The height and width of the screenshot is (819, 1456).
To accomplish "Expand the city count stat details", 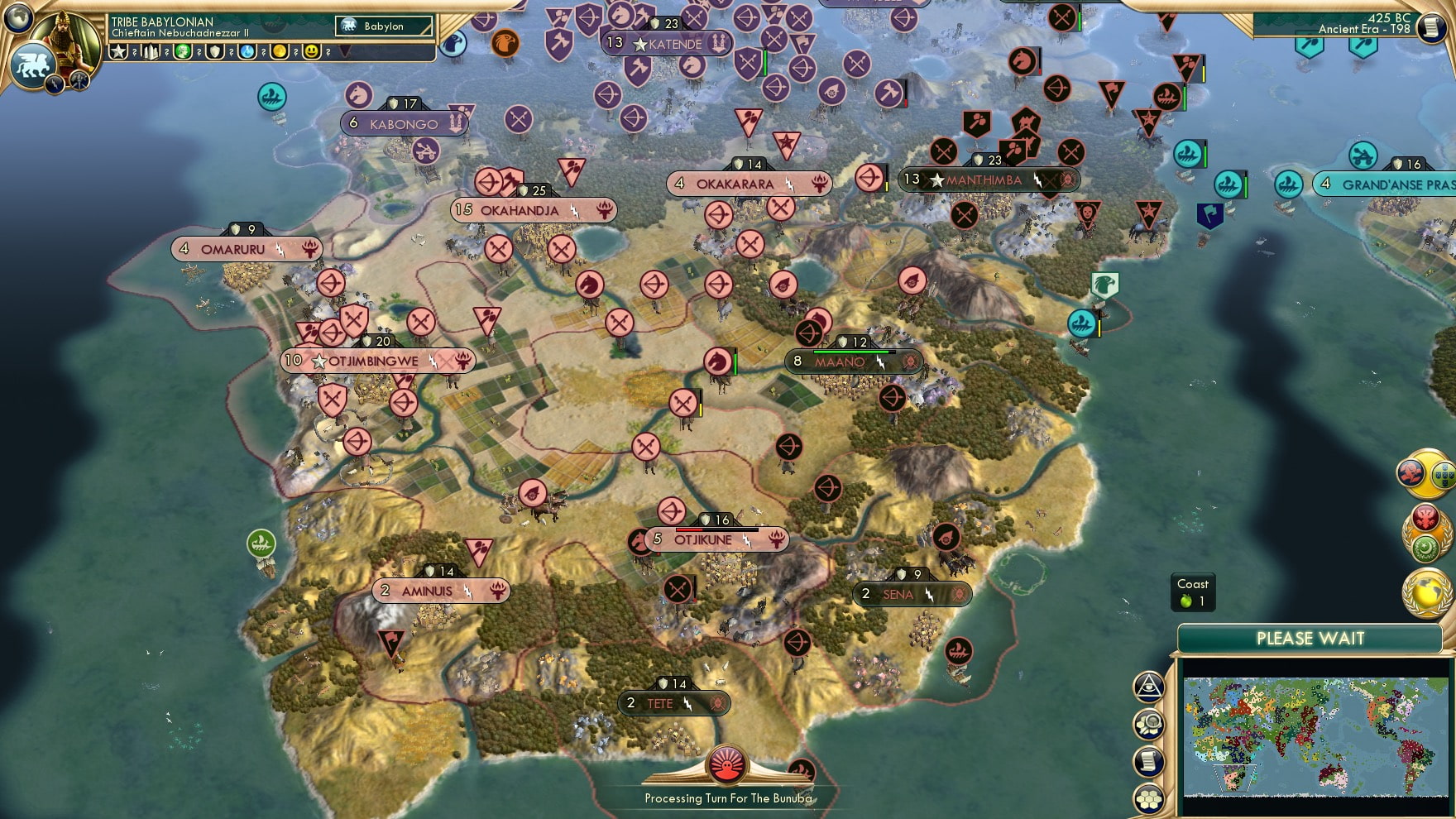I will 150,52.
